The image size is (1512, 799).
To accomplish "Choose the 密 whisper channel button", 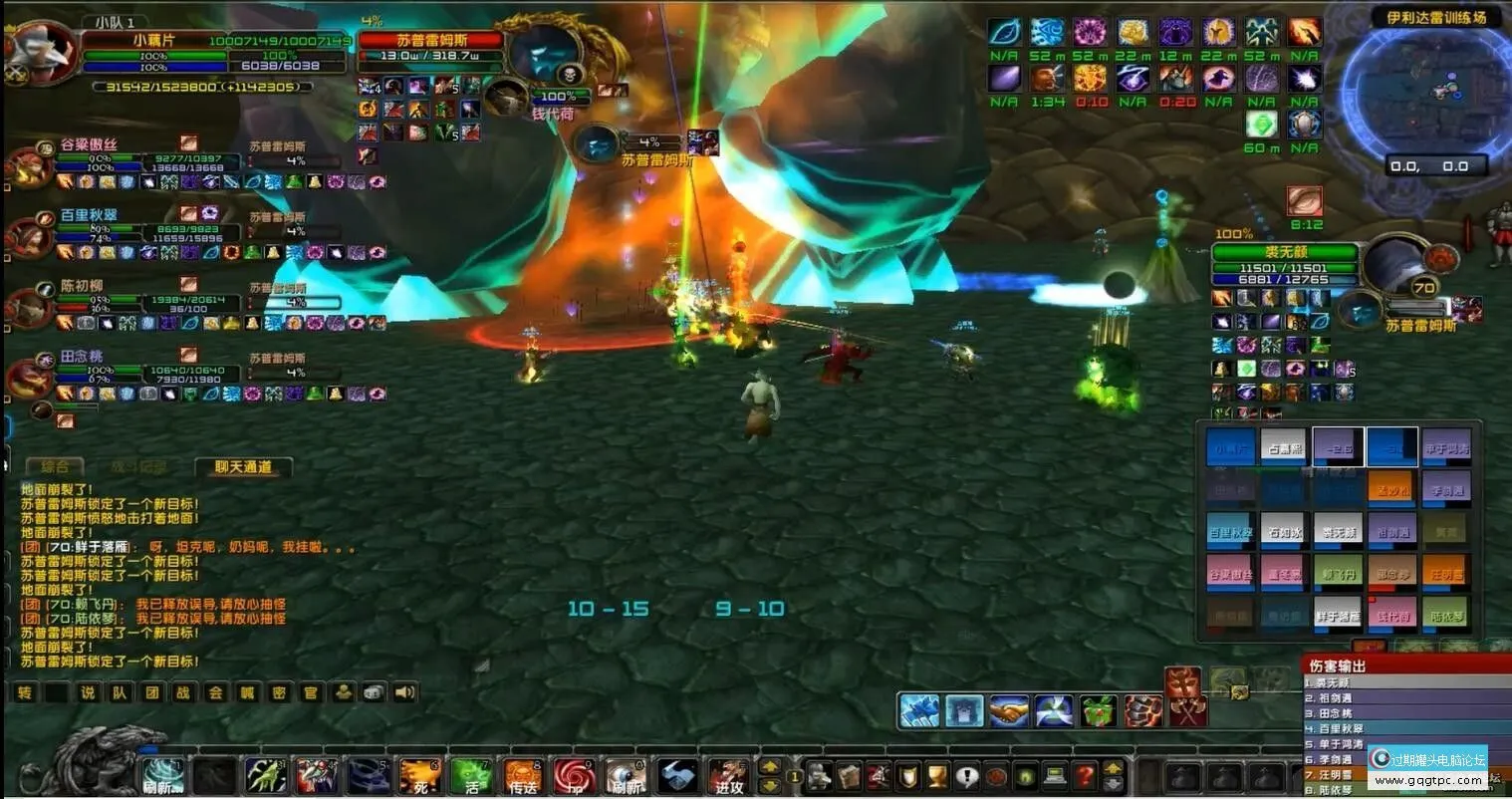I will (x=279, y=692).
